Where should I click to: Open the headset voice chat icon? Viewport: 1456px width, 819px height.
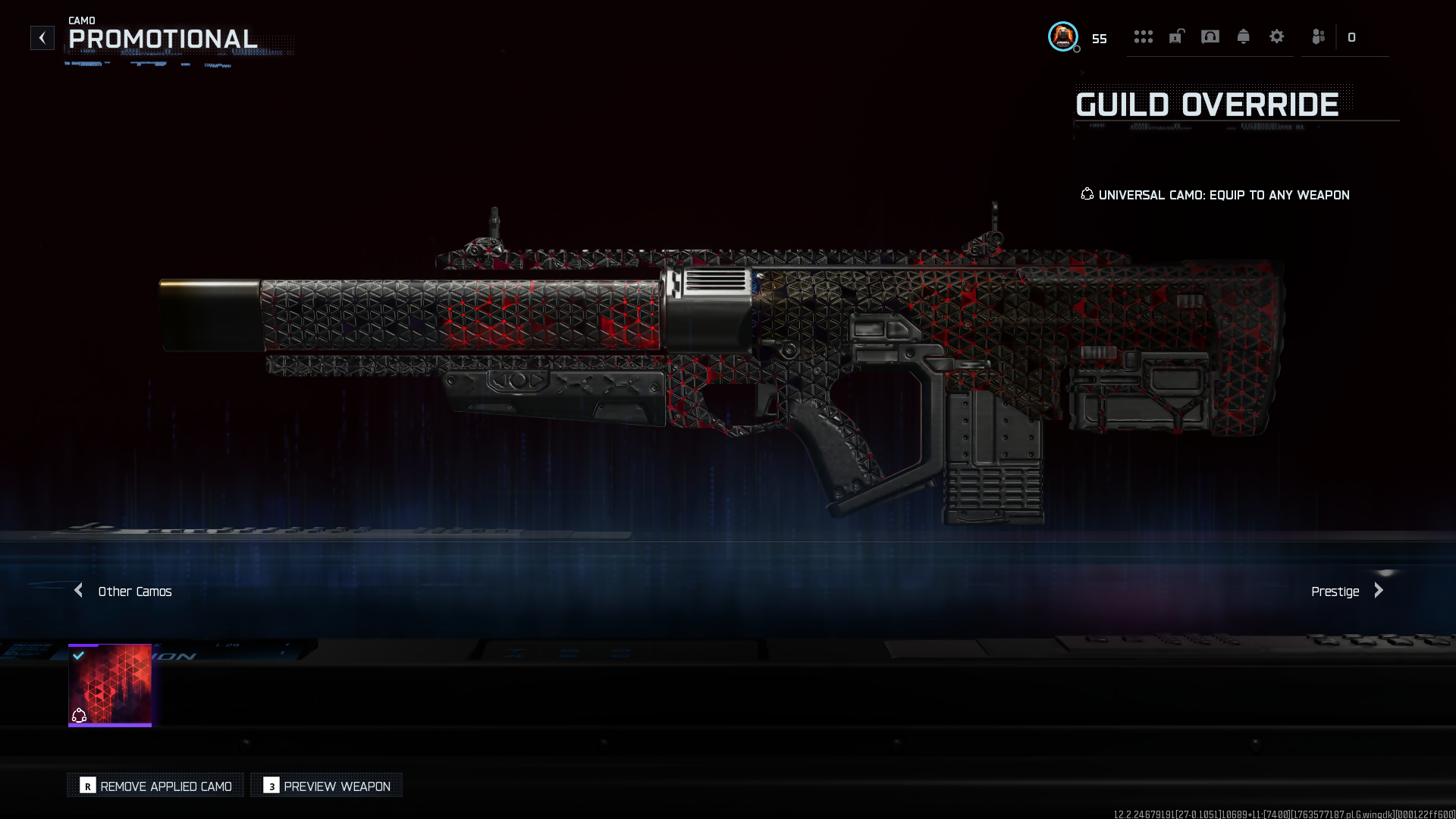tap(1210, 37)
